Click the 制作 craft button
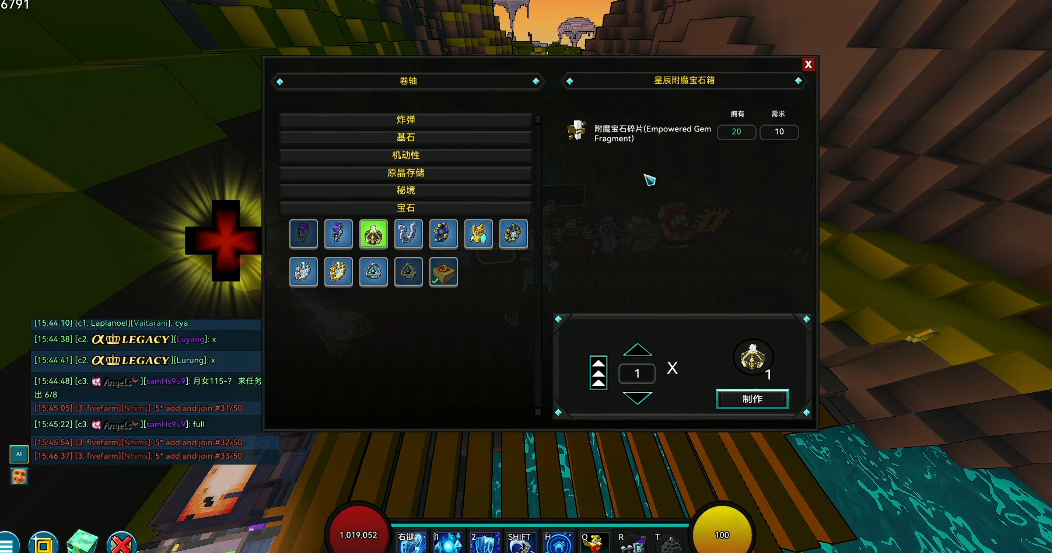Screen dimensions: 1052x553 click(752, 399)
